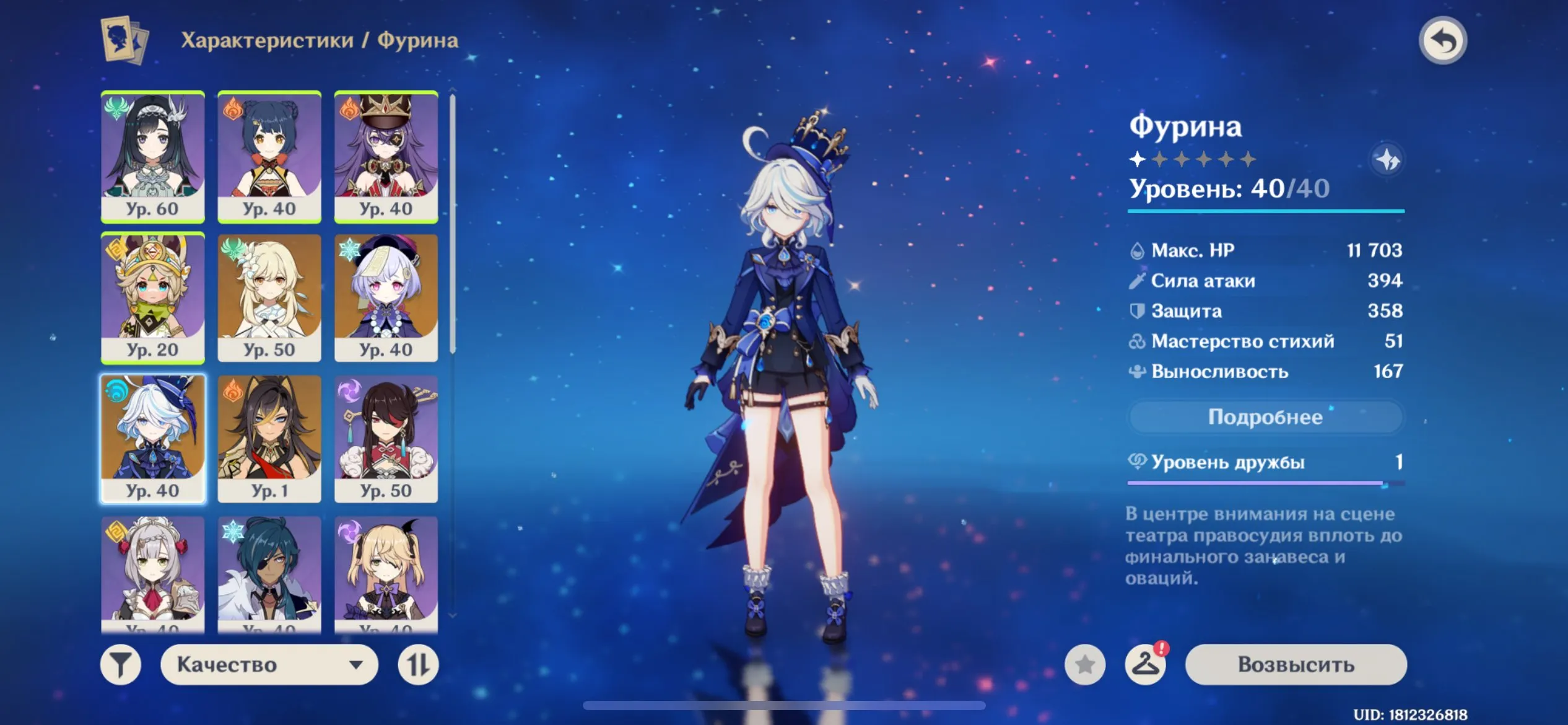Select Beidou's Ур. 50 portrait
The image size is (1568, 725).
(x=386, y=438)
